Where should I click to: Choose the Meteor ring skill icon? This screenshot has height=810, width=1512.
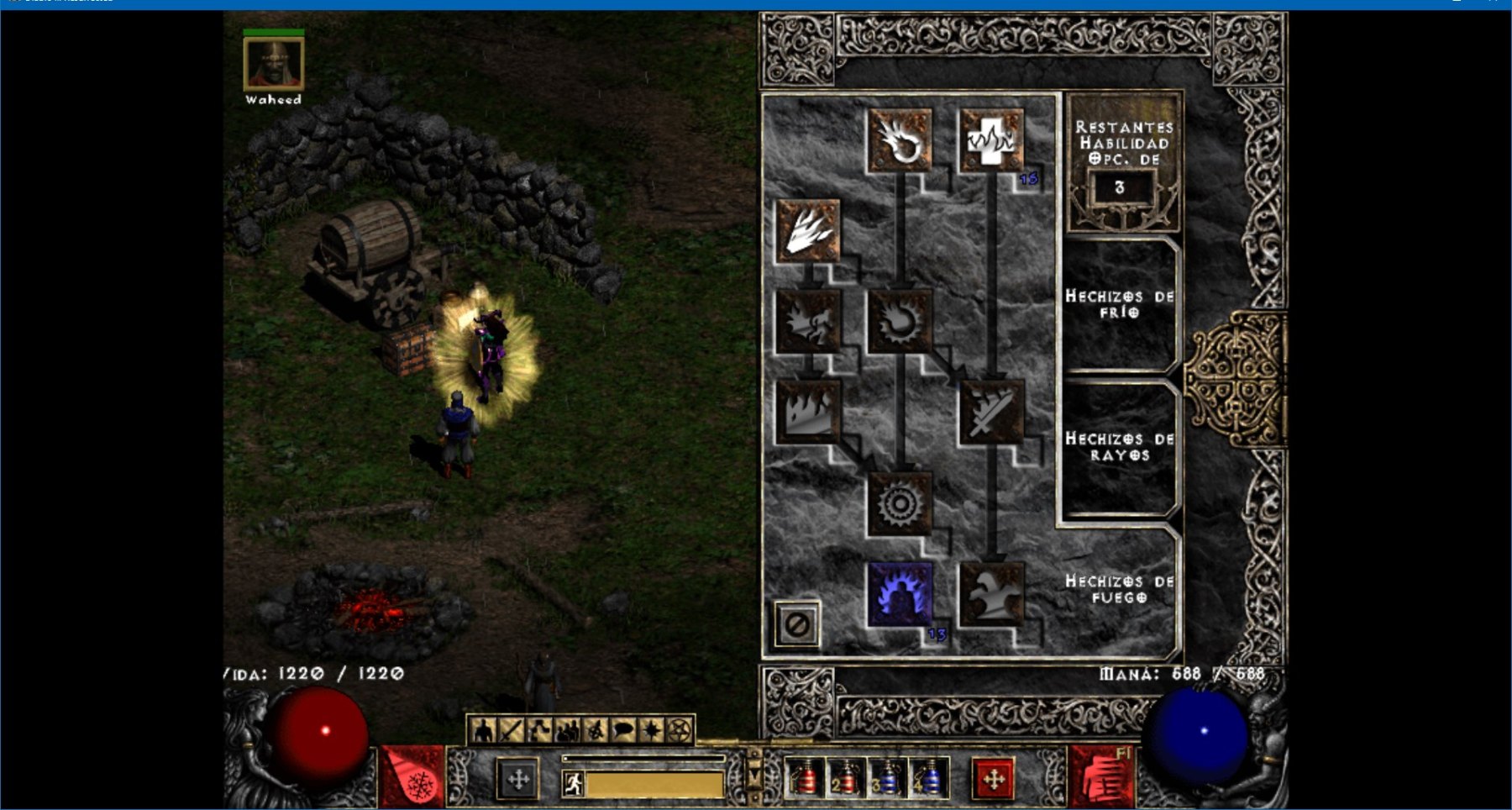[900, 503]
